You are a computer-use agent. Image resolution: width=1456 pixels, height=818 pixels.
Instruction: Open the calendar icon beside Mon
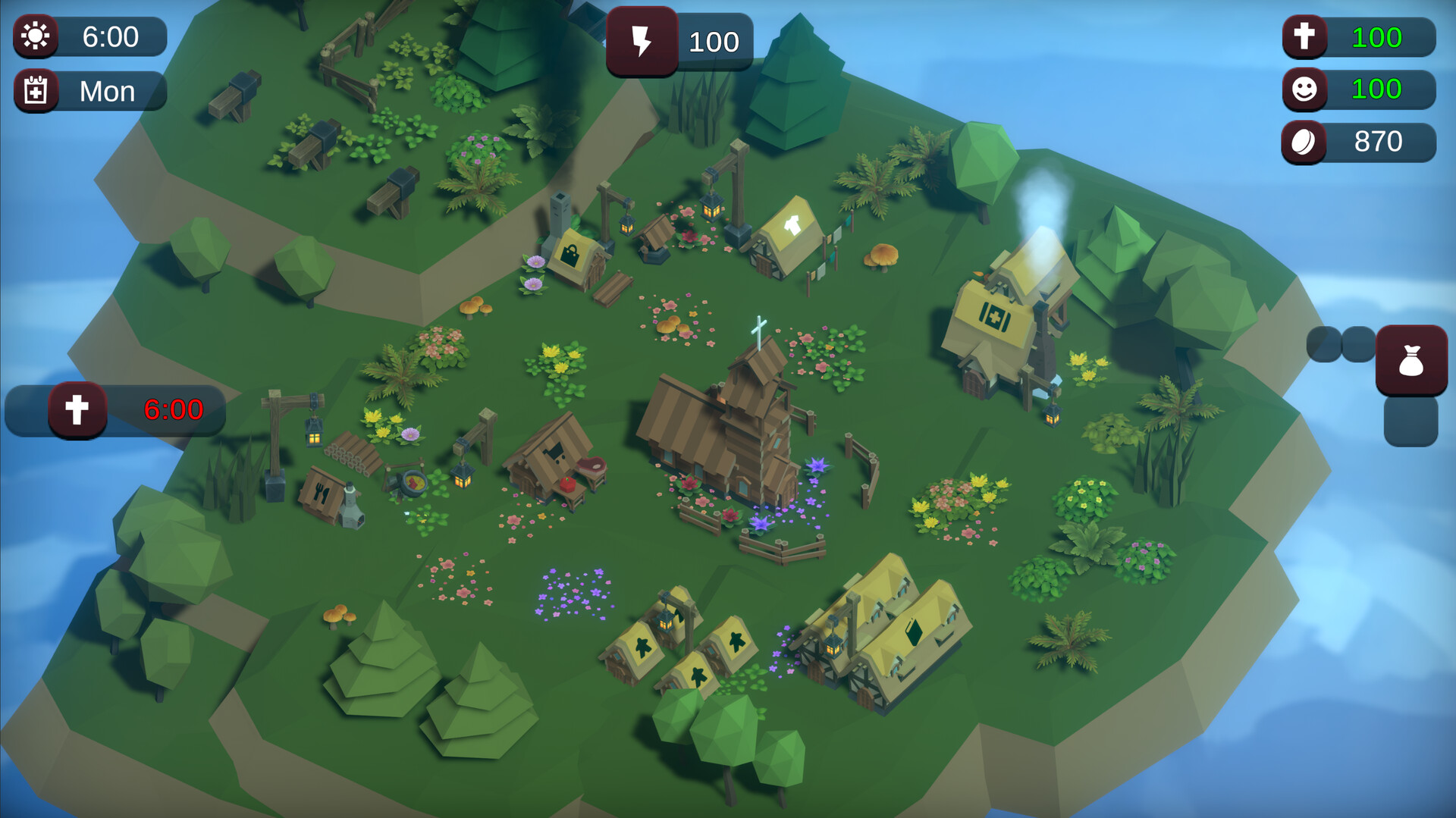pyautogui.click(x=35, y=90)
